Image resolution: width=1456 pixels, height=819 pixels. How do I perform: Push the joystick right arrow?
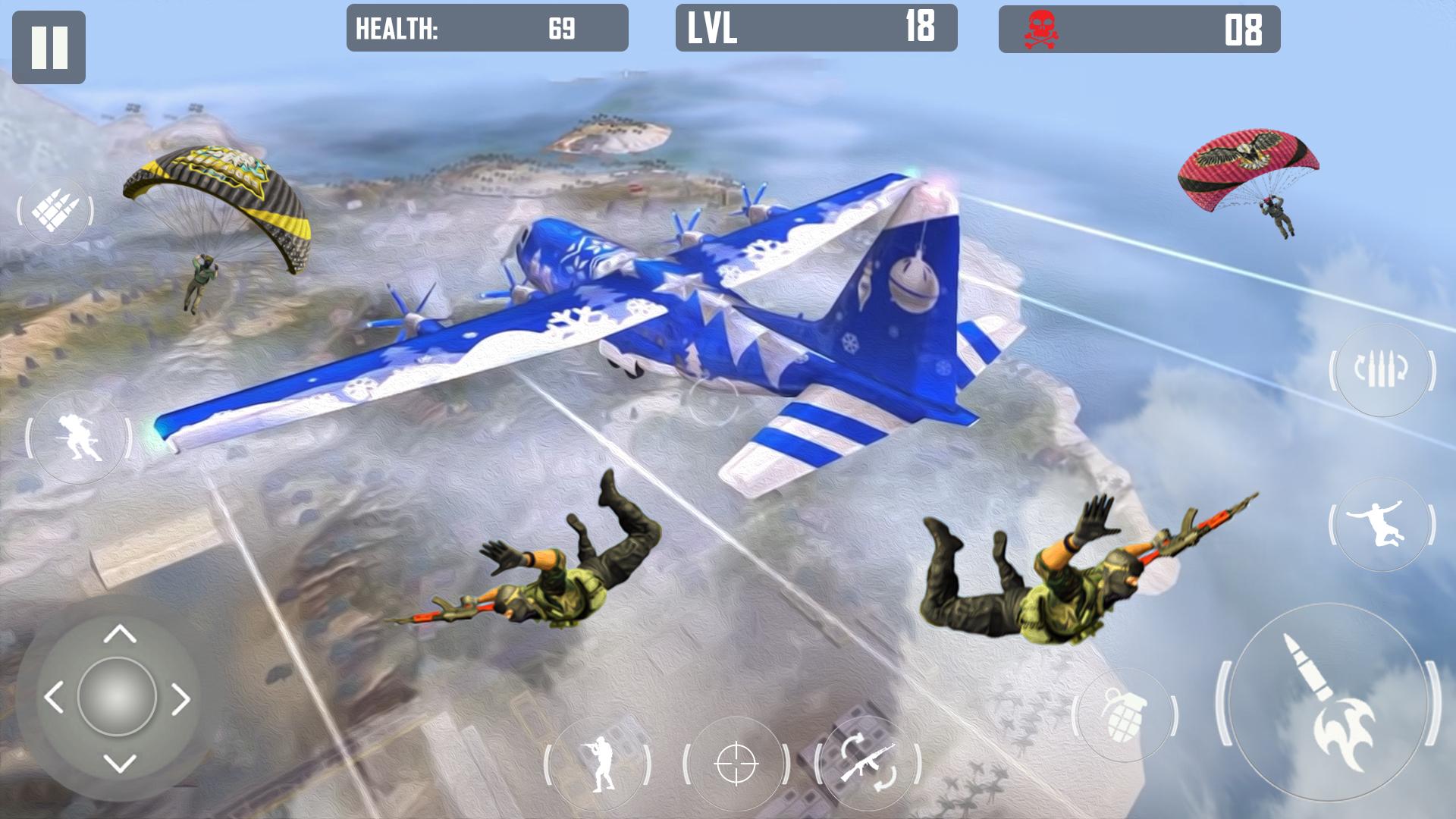tap(180, 699)
